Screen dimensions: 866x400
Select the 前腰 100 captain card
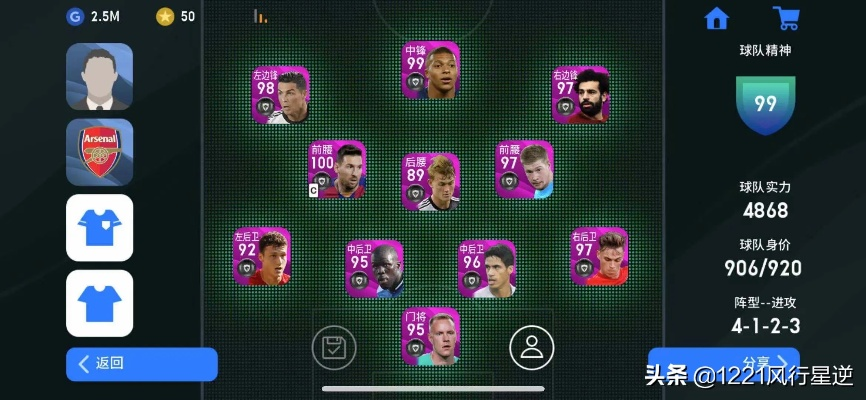click(337, 169)
